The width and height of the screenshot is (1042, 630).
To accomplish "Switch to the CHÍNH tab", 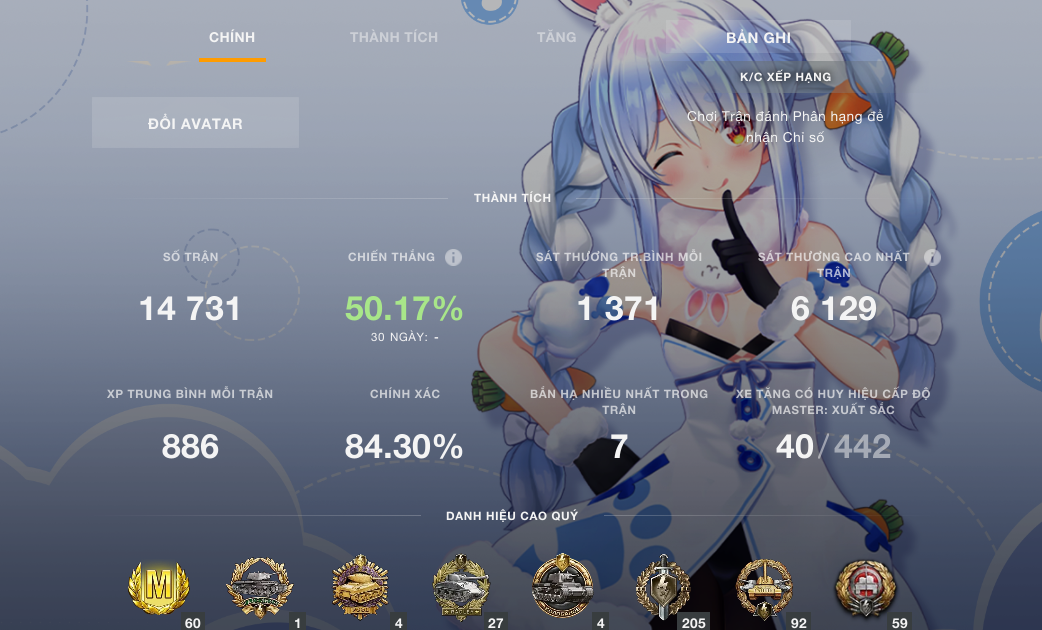I will [232, 38].
